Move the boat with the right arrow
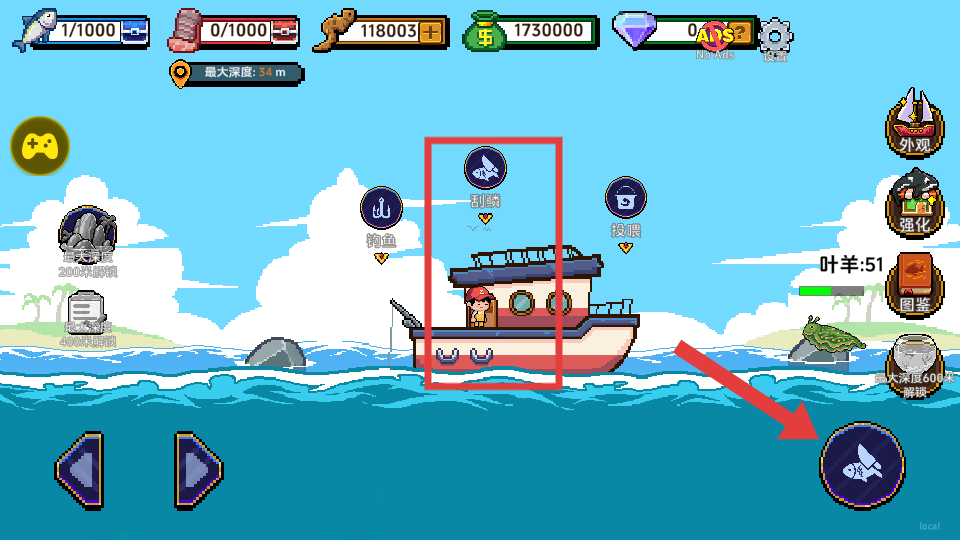 [x=198, y=467]
